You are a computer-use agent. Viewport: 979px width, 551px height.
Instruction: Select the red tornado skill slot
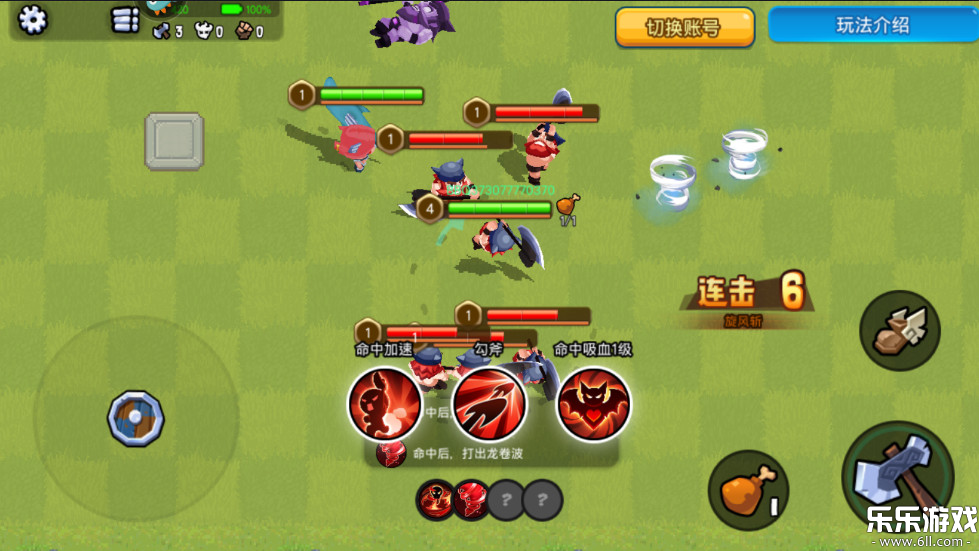pos(471,499)
